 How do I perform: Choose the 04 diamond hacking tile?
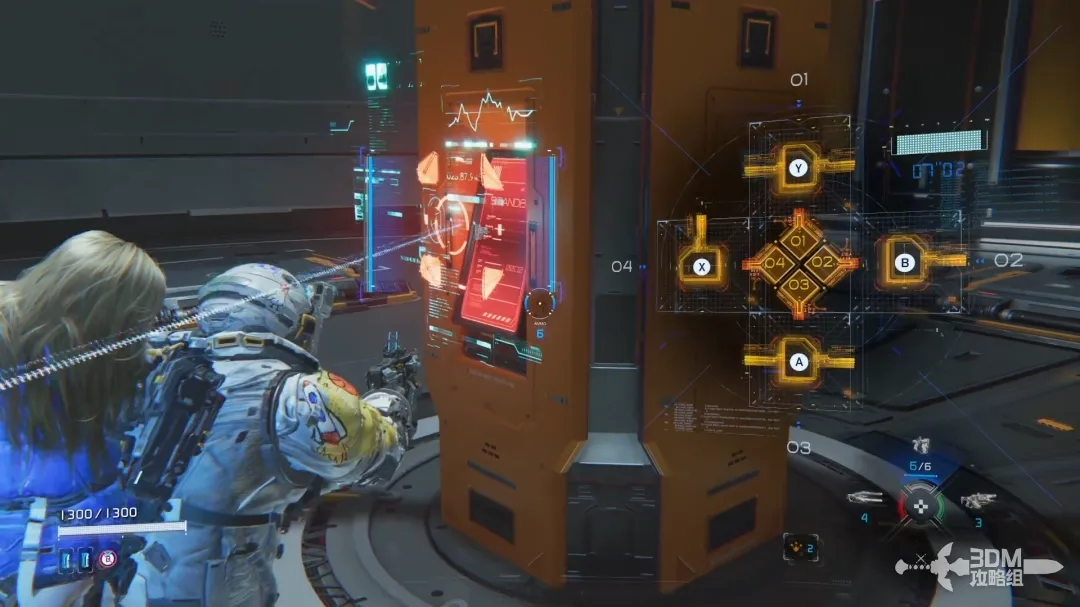tap(775, 263)
